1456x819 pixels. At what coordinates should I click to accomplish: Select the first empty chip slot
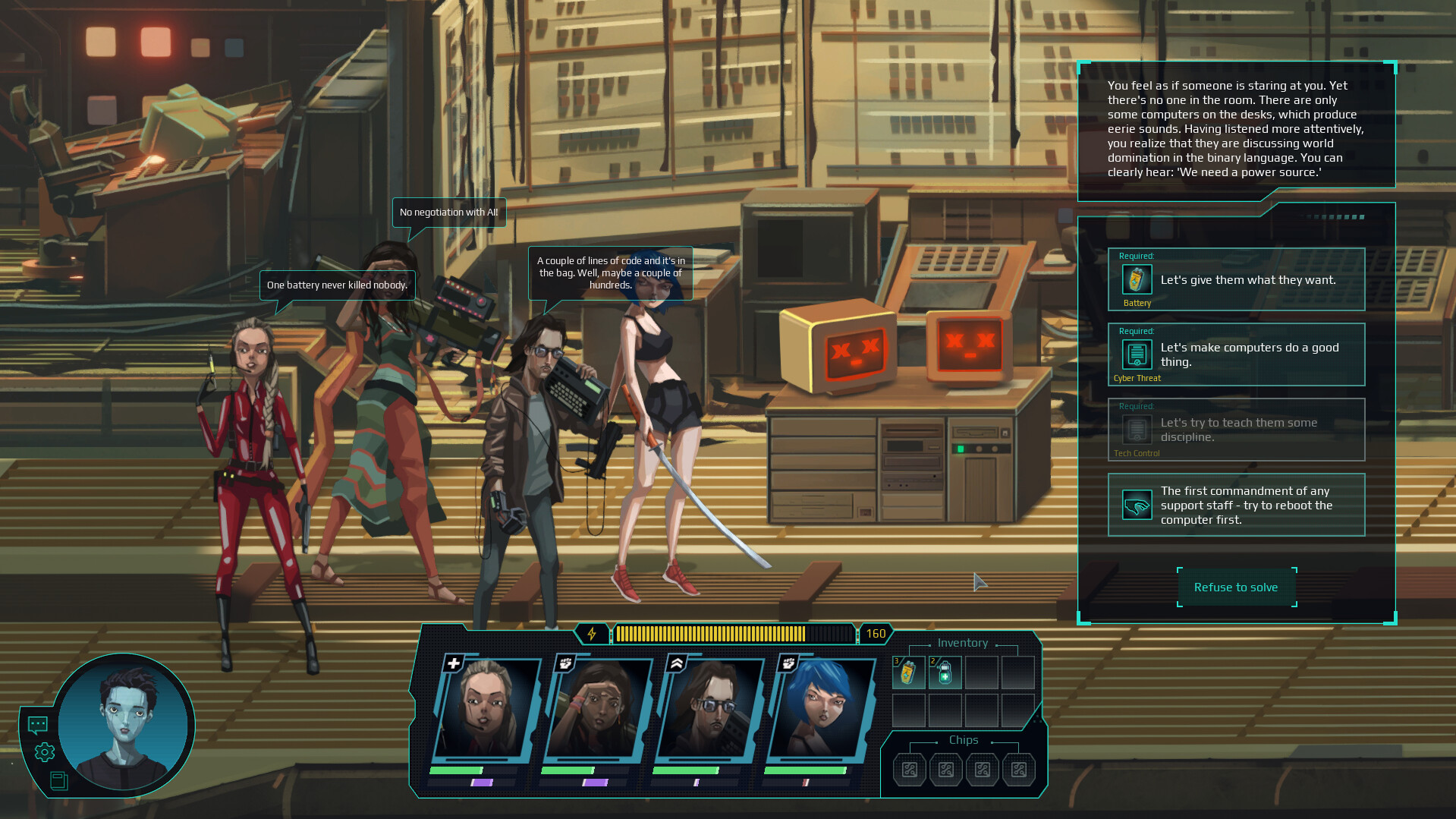[909, 769]
